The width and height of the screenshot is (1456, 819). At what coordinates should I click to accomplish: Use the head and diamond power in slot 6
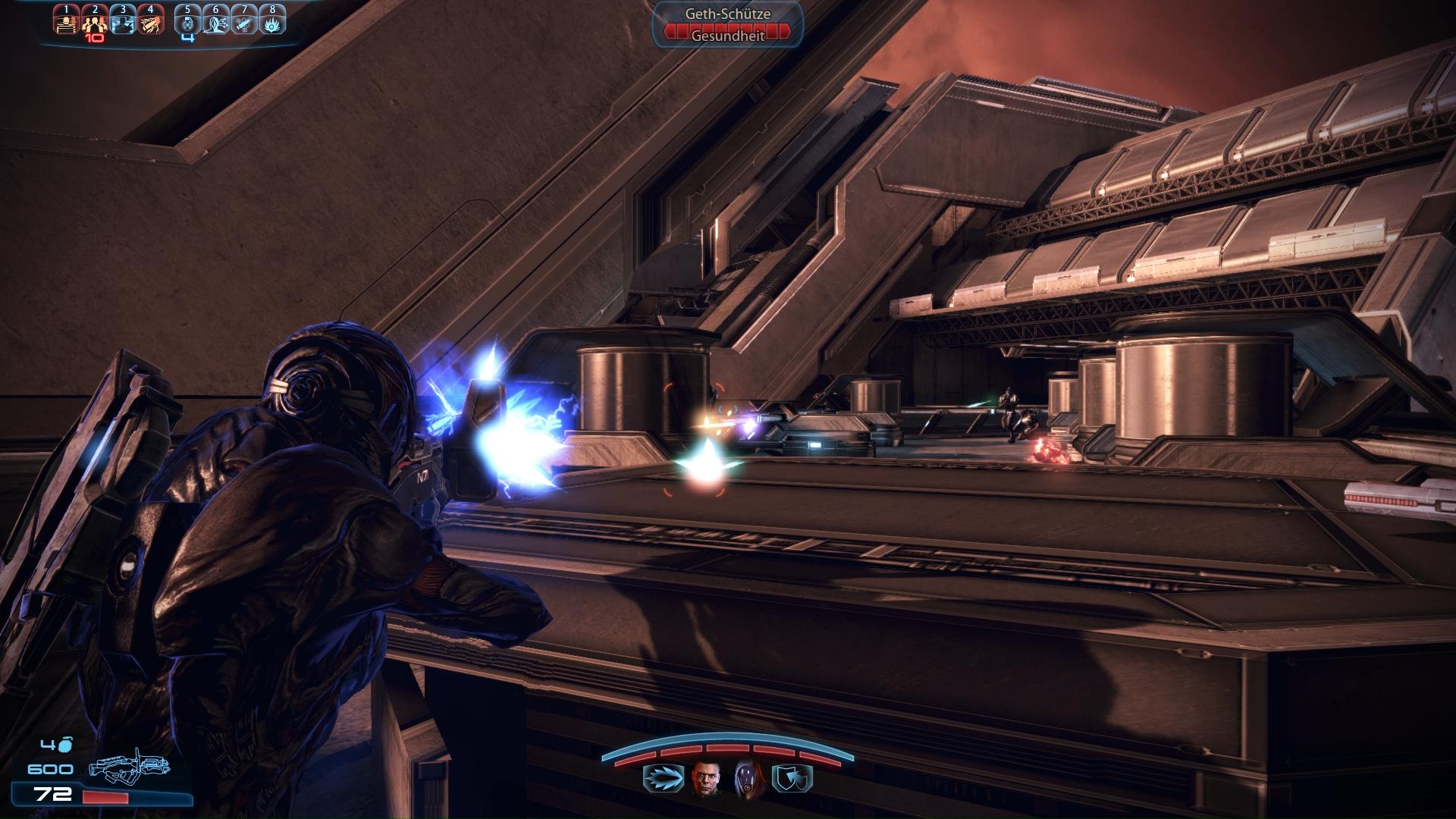point(216,20)
